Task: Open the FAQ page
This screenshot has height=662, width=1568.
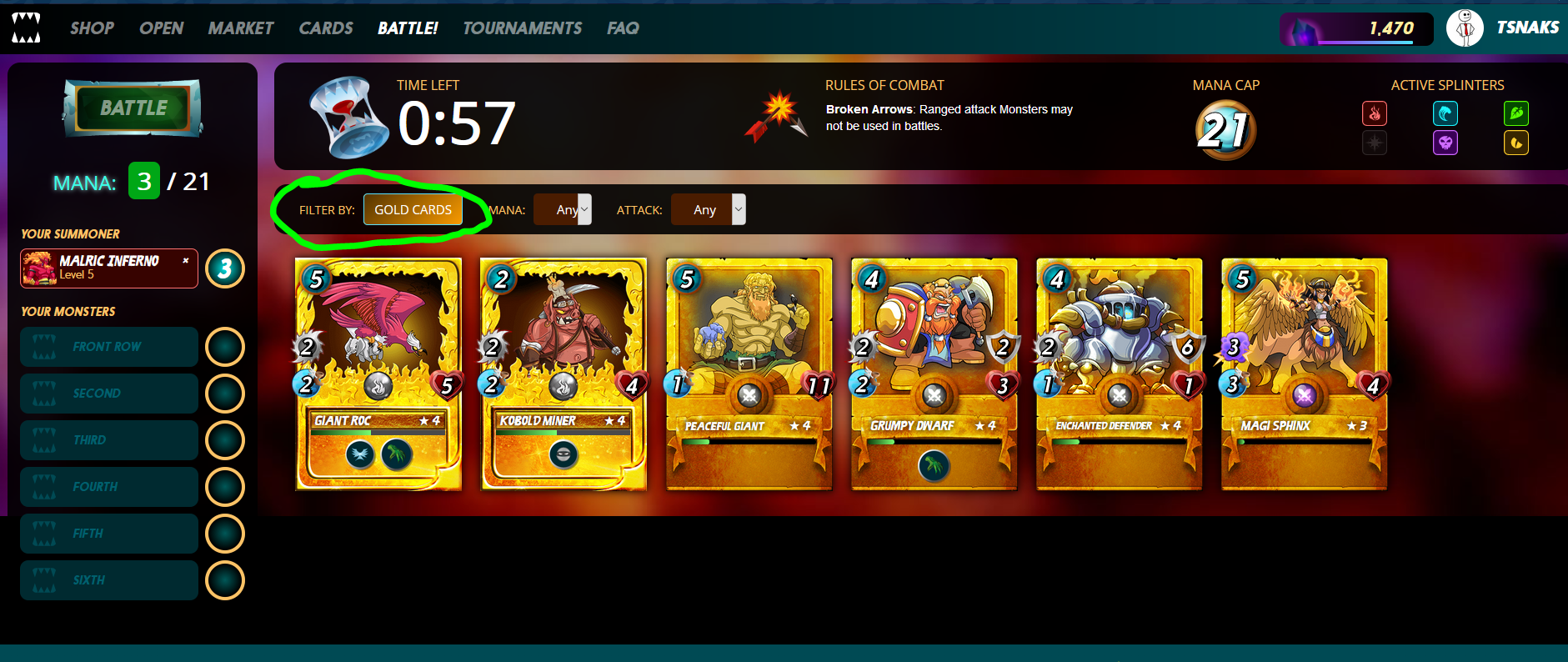Action: [x=623, y=28]
